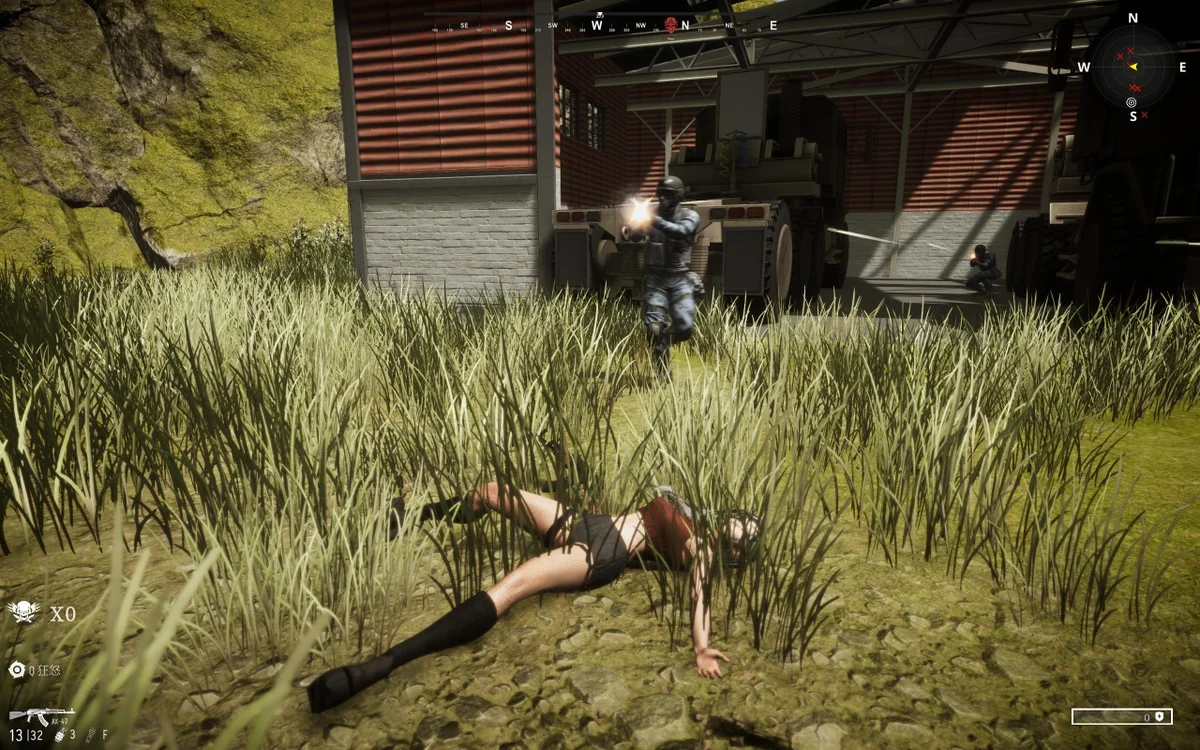
Task: Click the white target marker on the radar
Action: point(1131,101)
